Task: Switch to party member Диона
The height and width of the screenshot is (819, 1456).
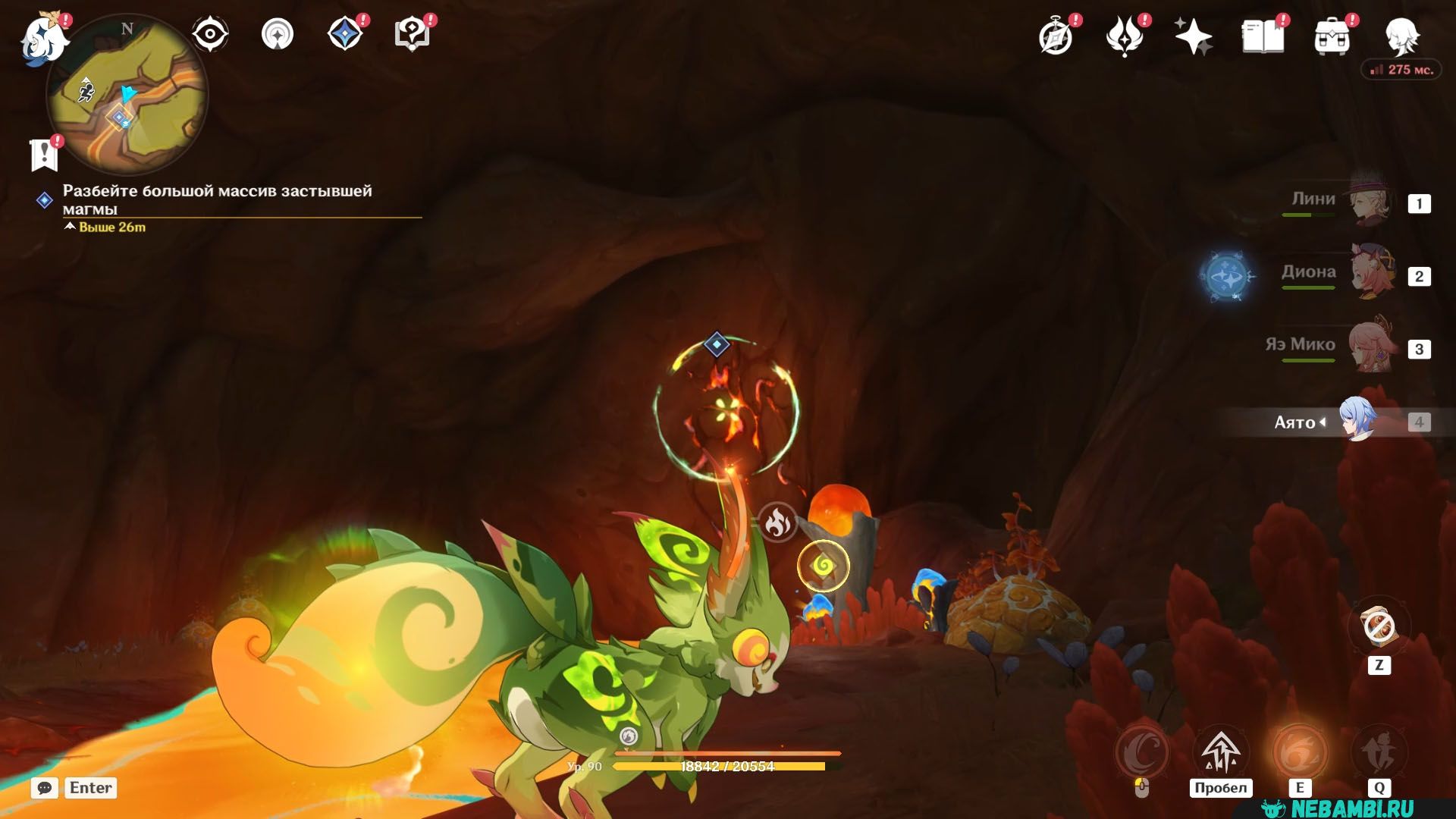Action: [1371, 275]
